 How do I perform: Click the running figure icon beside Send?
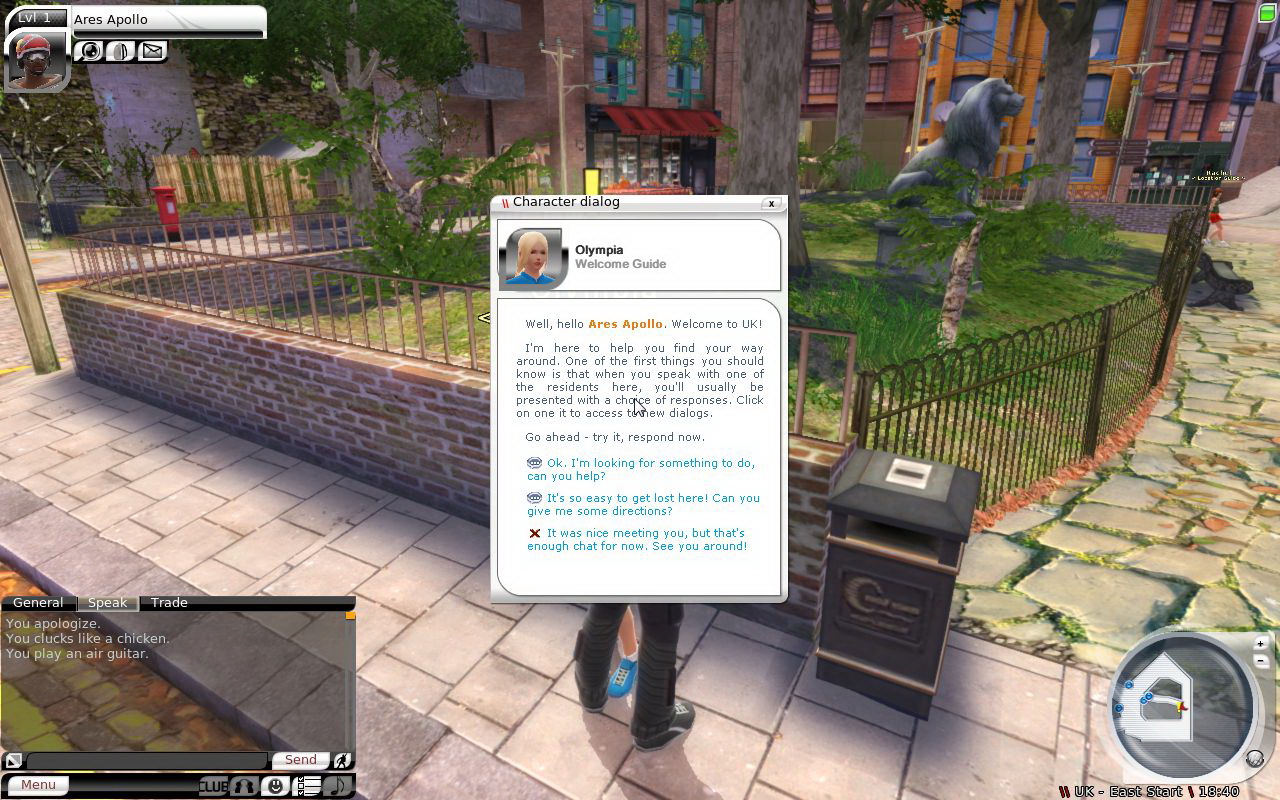[x=343, y=760]
